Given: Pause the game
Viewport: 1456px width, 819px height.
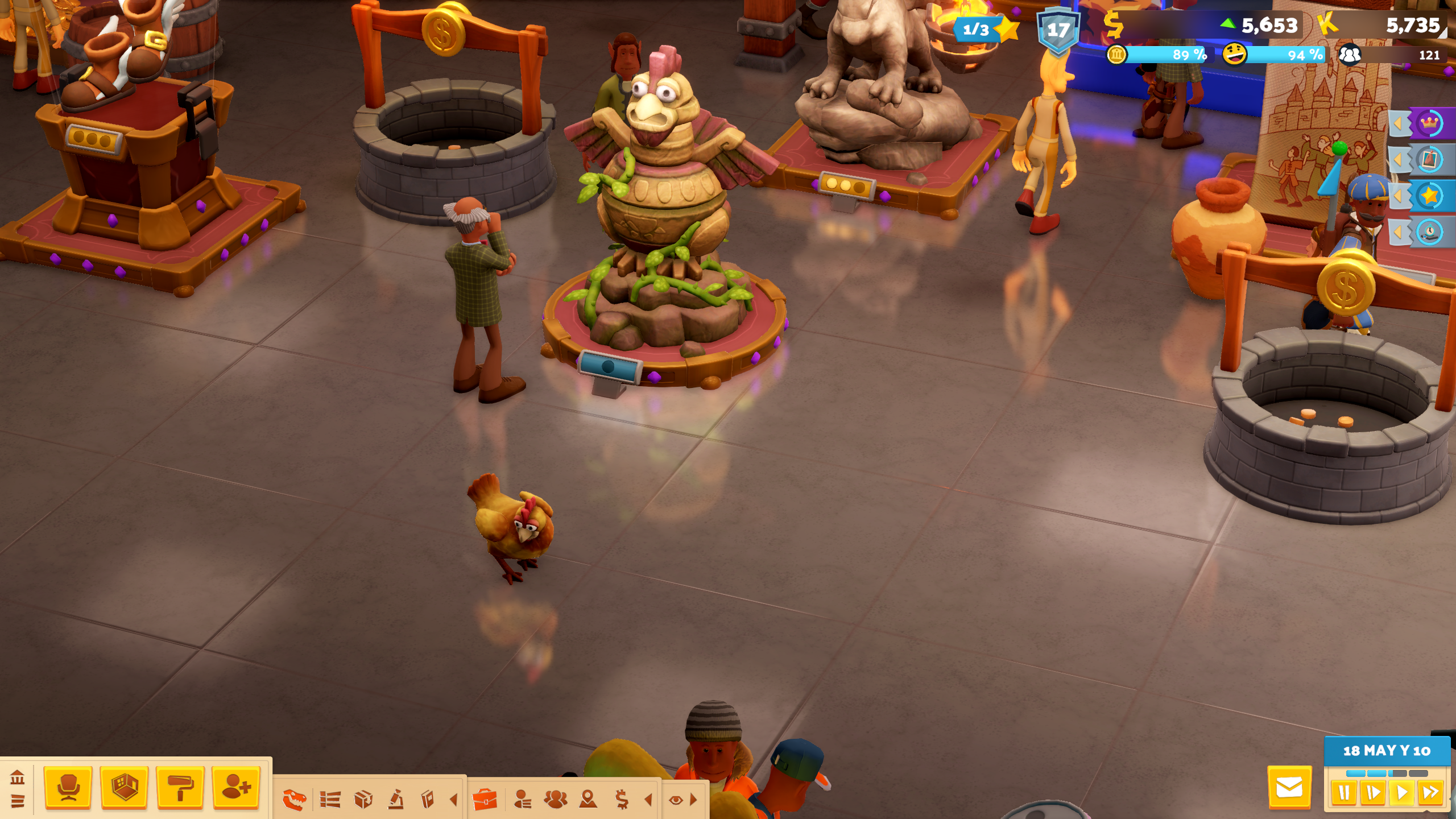Looking at the screenshot, I should click(1344, 792).
